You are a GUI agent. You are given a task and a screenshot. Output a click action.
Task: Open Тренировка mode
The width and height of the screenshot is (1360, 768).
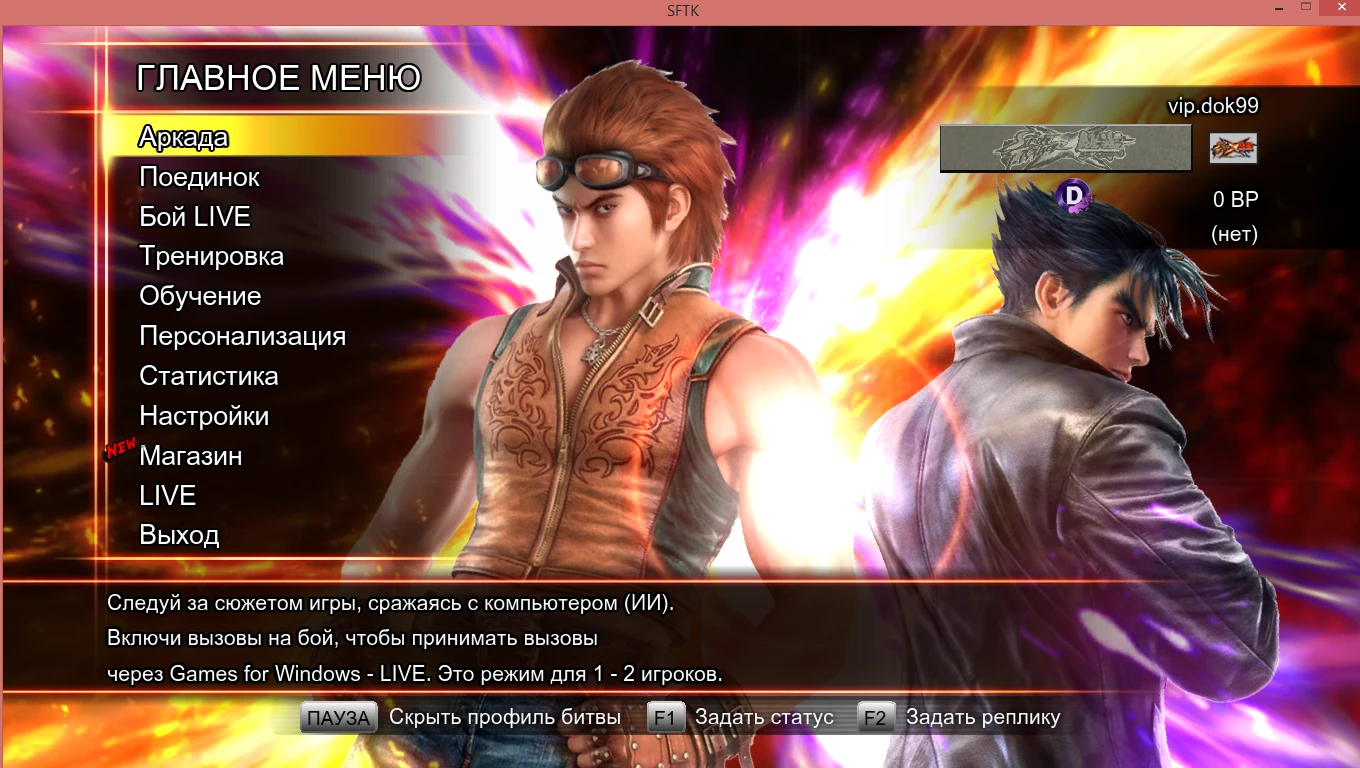click(x=211, y=256)
